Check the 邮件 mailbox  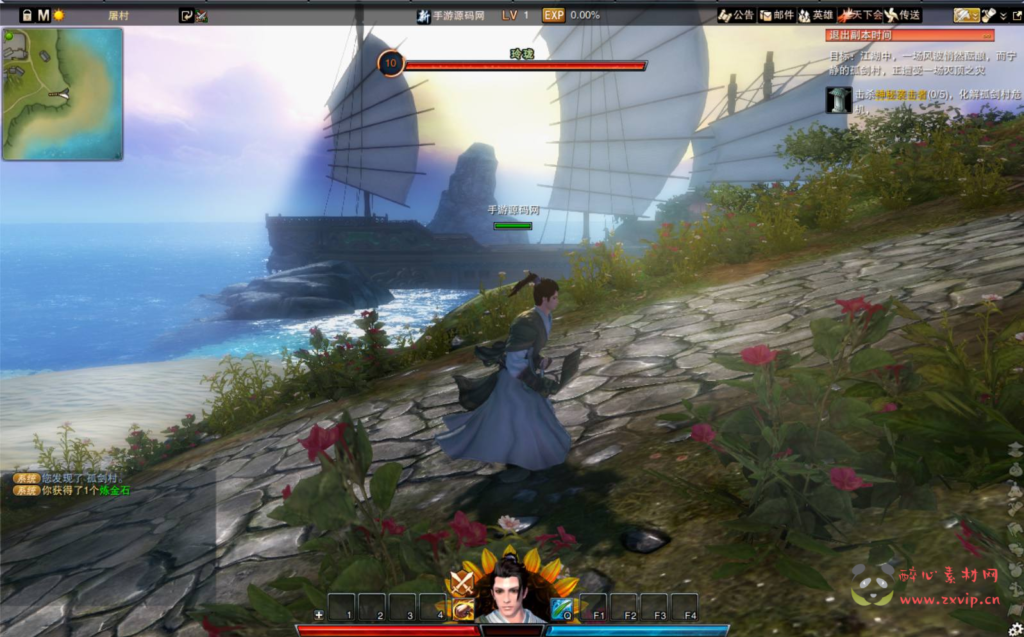(777, 15)
